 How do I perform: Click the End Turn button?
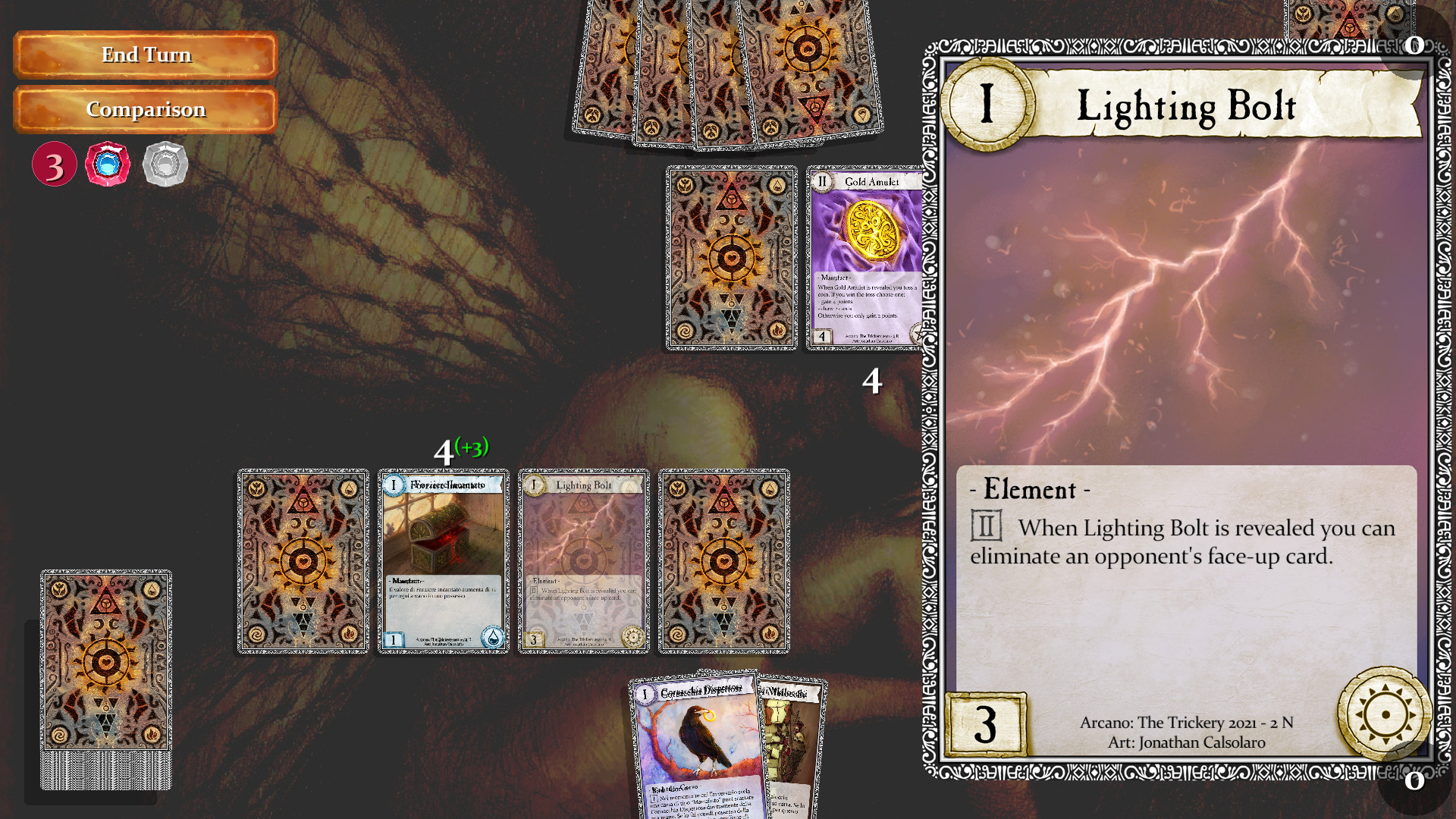tap(145, 55)
